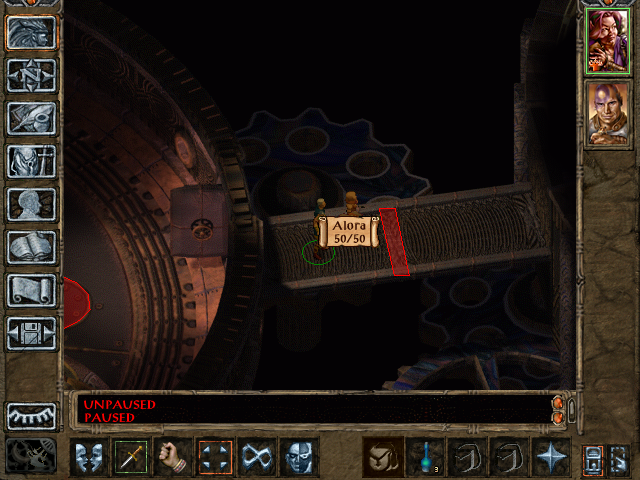Open the options menu with the floppy disk
Viewport: 640px width, 480px height.
click(31, 333)
